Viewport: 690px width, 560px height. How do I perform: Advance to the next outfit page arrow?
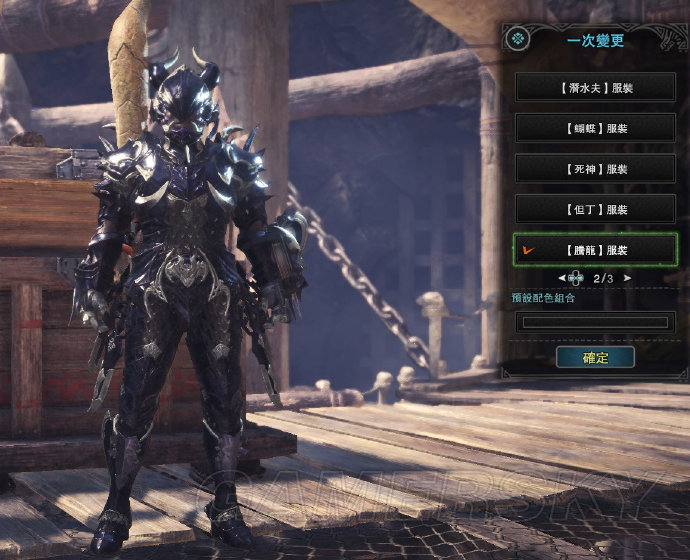click(628, 278)
